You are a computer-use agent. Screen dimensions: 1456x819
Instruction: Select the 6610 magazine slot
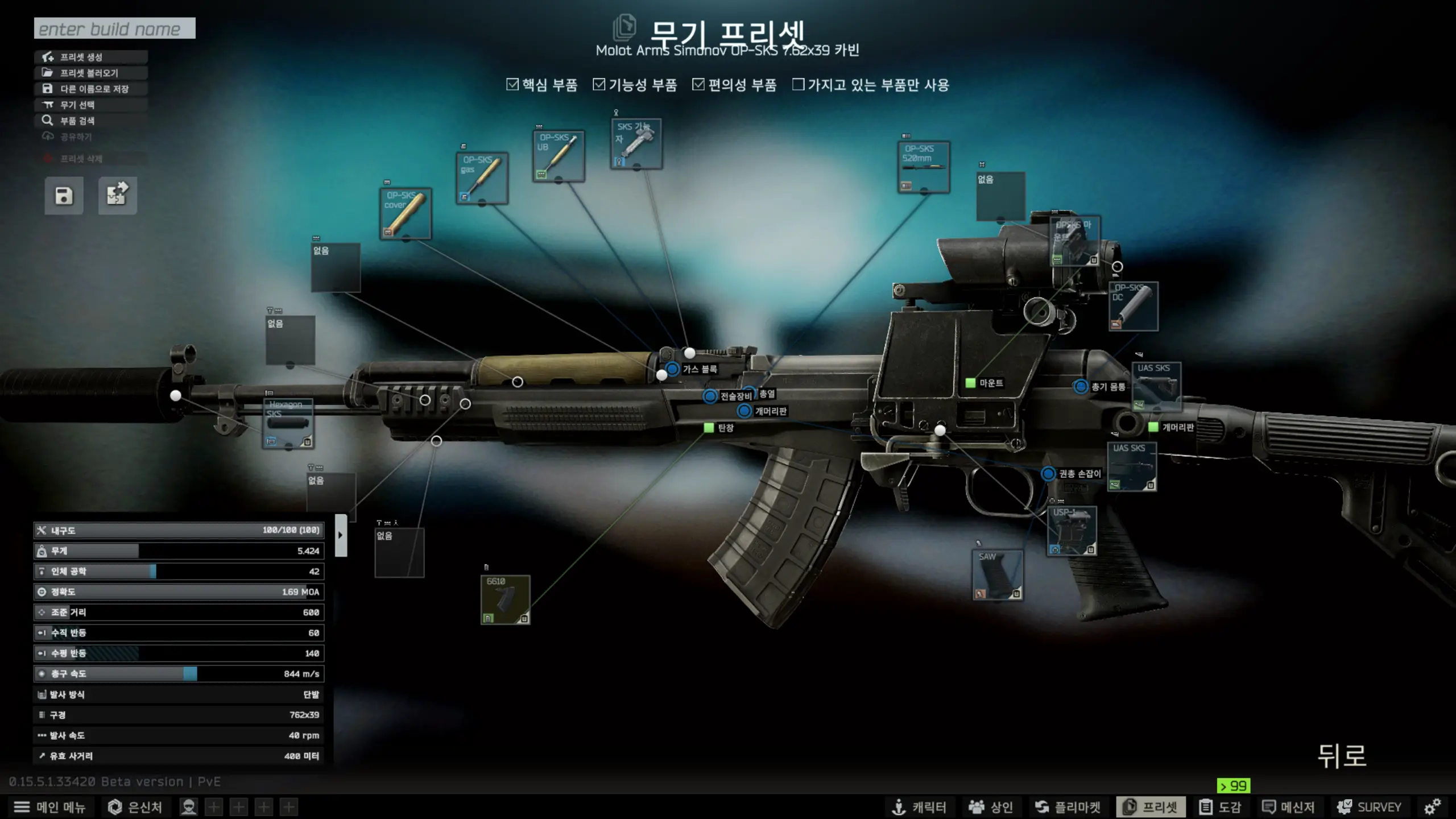pos(505,599)
